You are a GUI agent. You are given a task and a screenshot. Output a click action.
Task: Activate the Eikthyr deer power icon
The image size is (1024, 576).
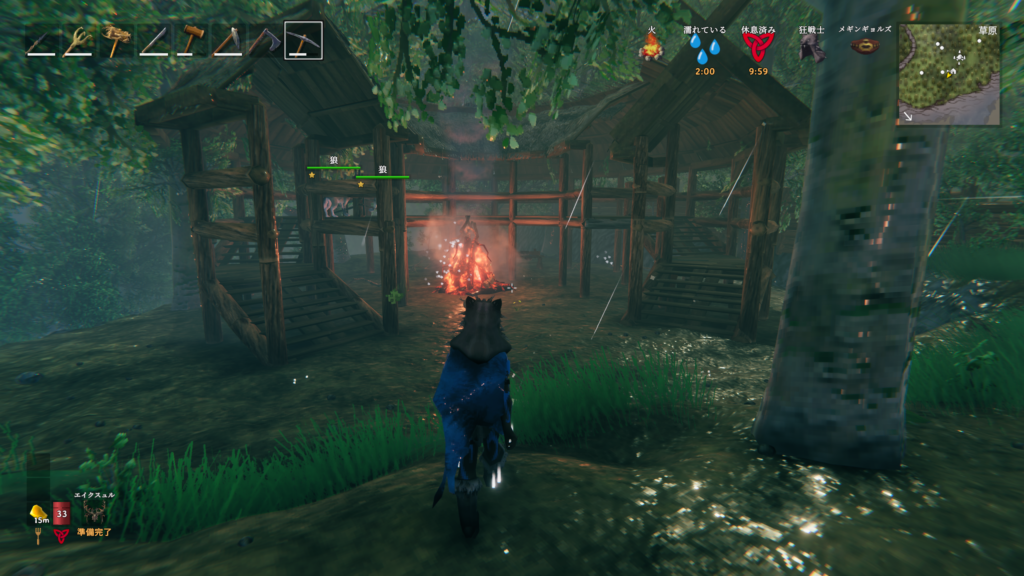coord(96,513)
